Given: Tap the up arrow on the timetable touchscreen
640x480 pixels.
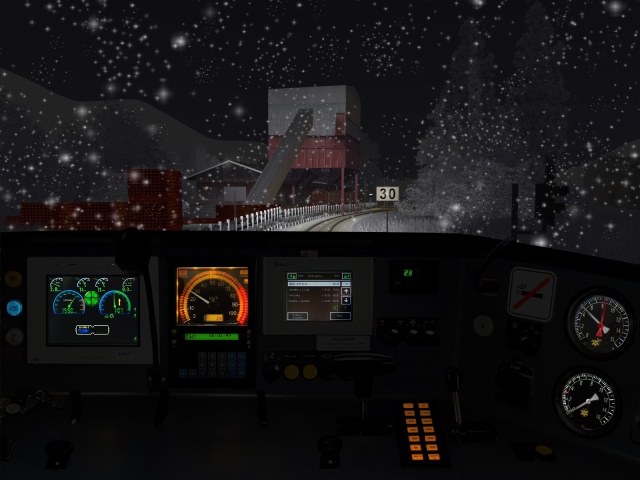Looking at the screenshot, I should click(346, 292).
